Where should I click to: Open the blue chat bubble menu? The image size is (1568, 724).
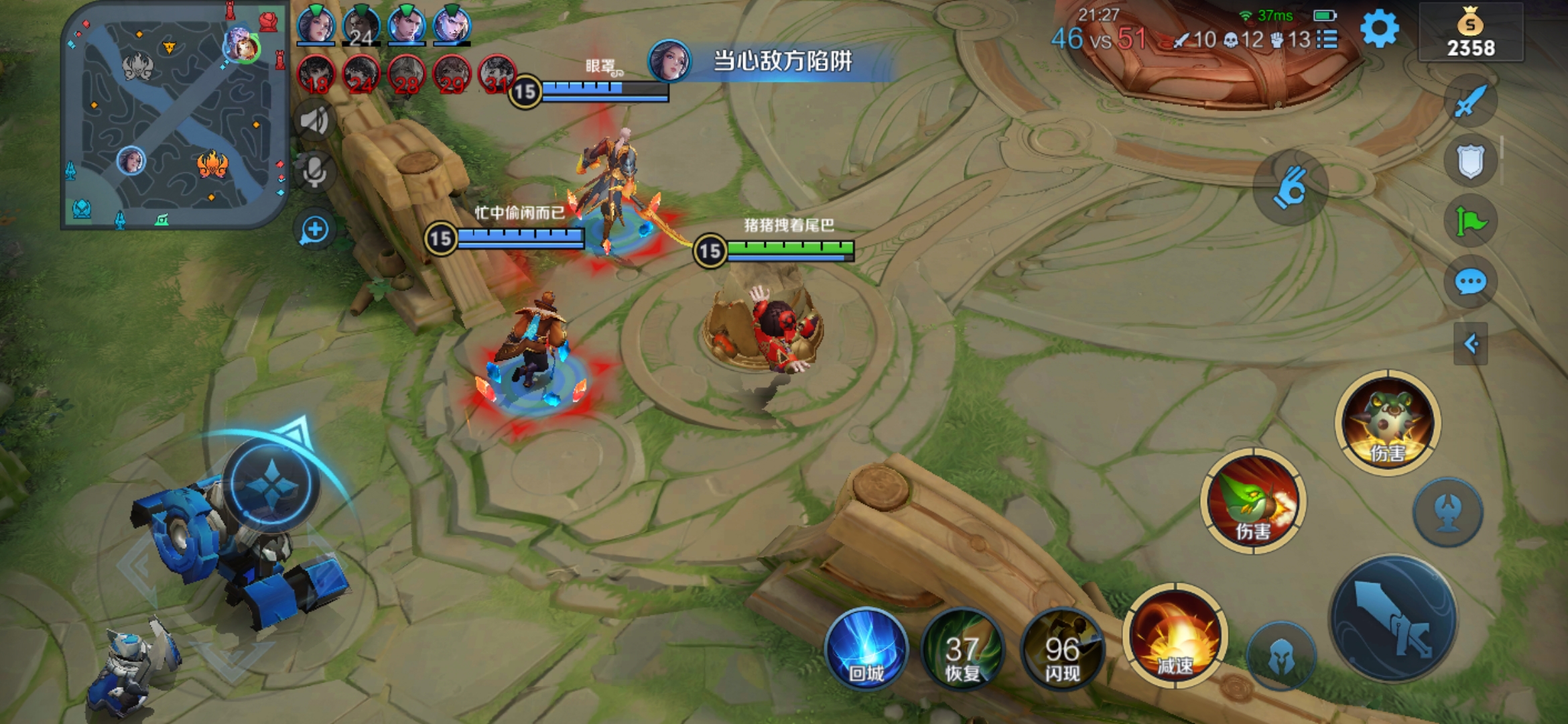[x=1471, y=282]
